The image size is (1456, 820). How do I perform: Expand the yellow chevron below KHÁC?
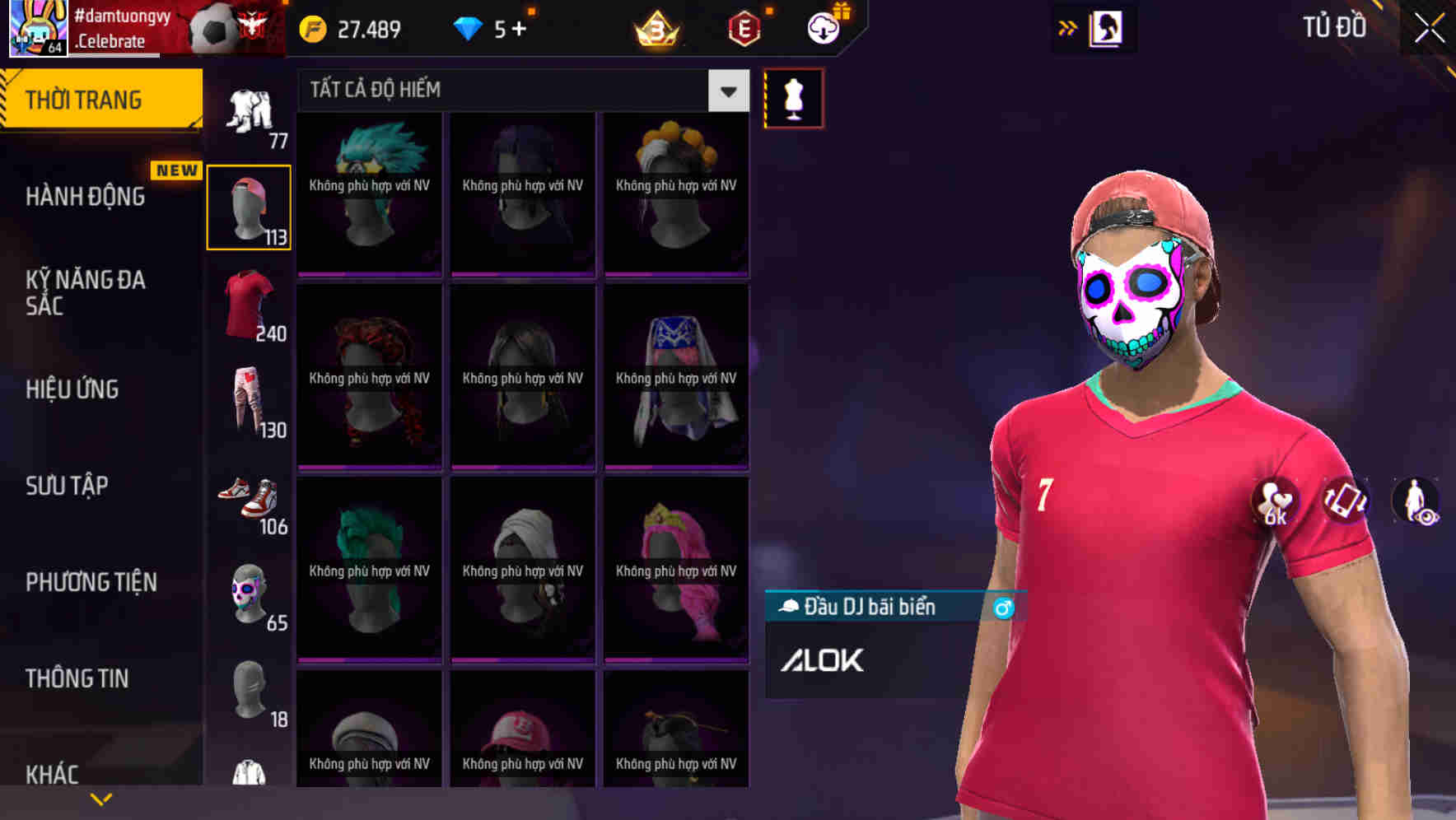coord(101,798)
